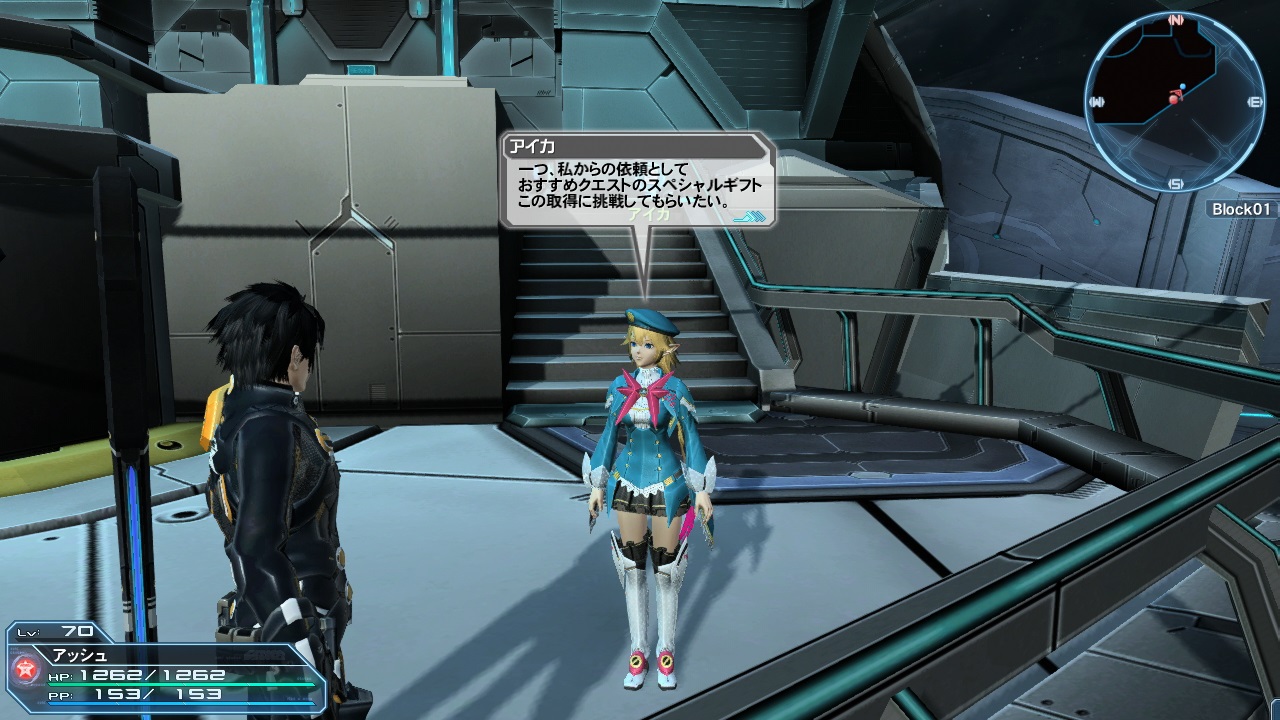Select the Block01 label under the minimap

point(1241,209)
